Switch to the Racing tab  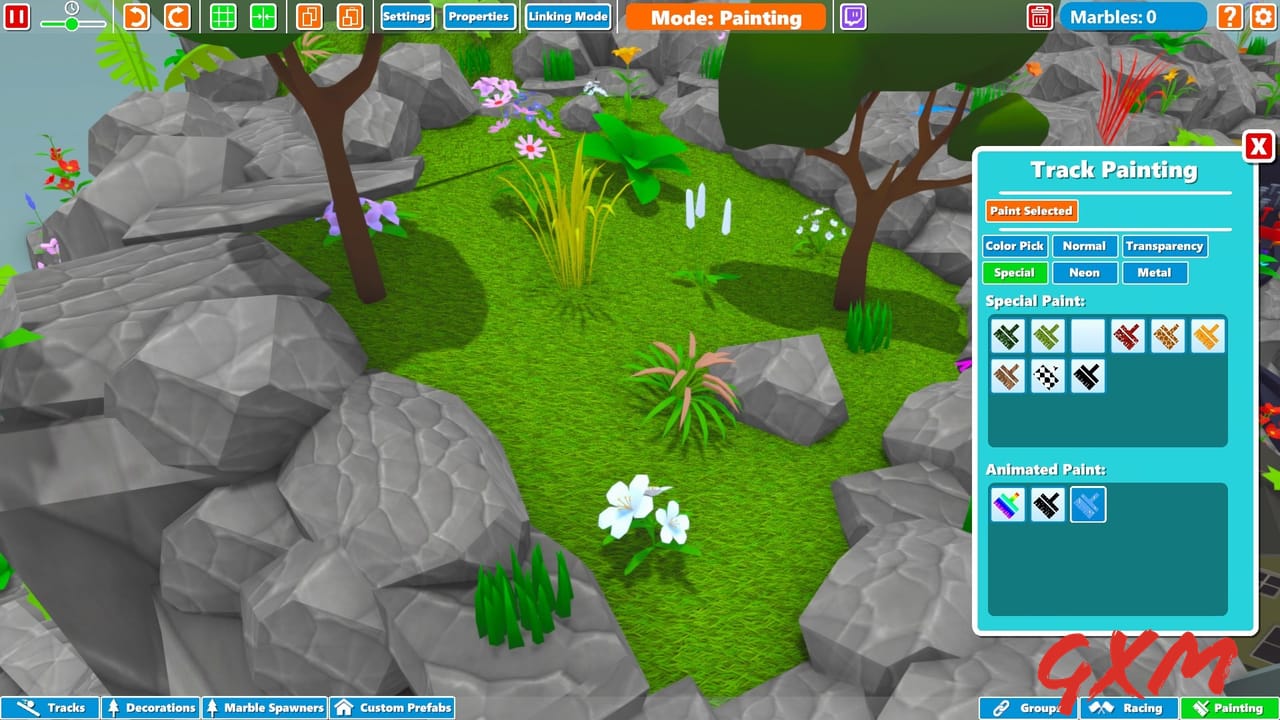point(1132,707)
